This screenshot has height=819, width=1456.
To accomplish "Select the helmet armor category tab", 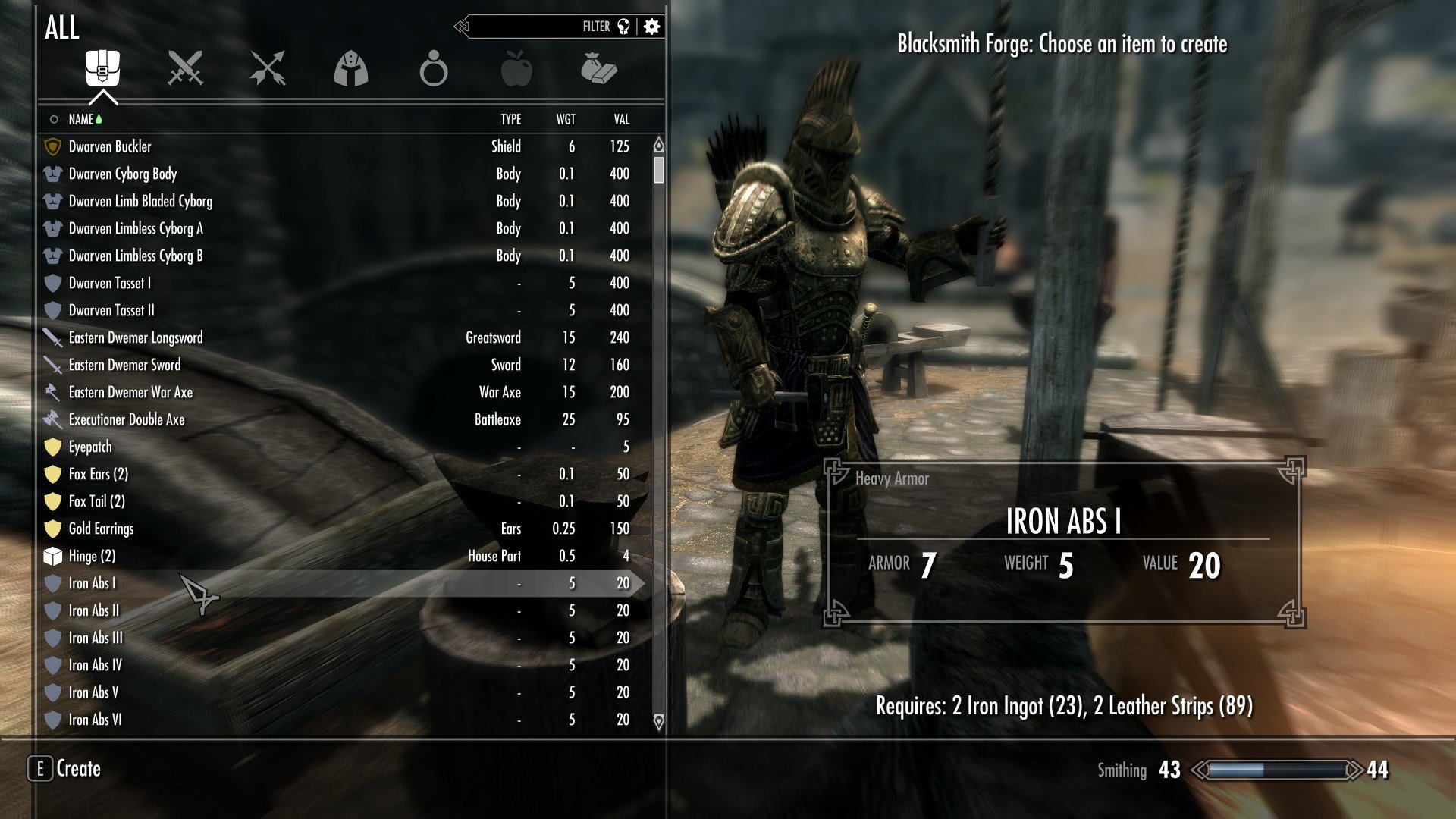I will coord(350,69).
